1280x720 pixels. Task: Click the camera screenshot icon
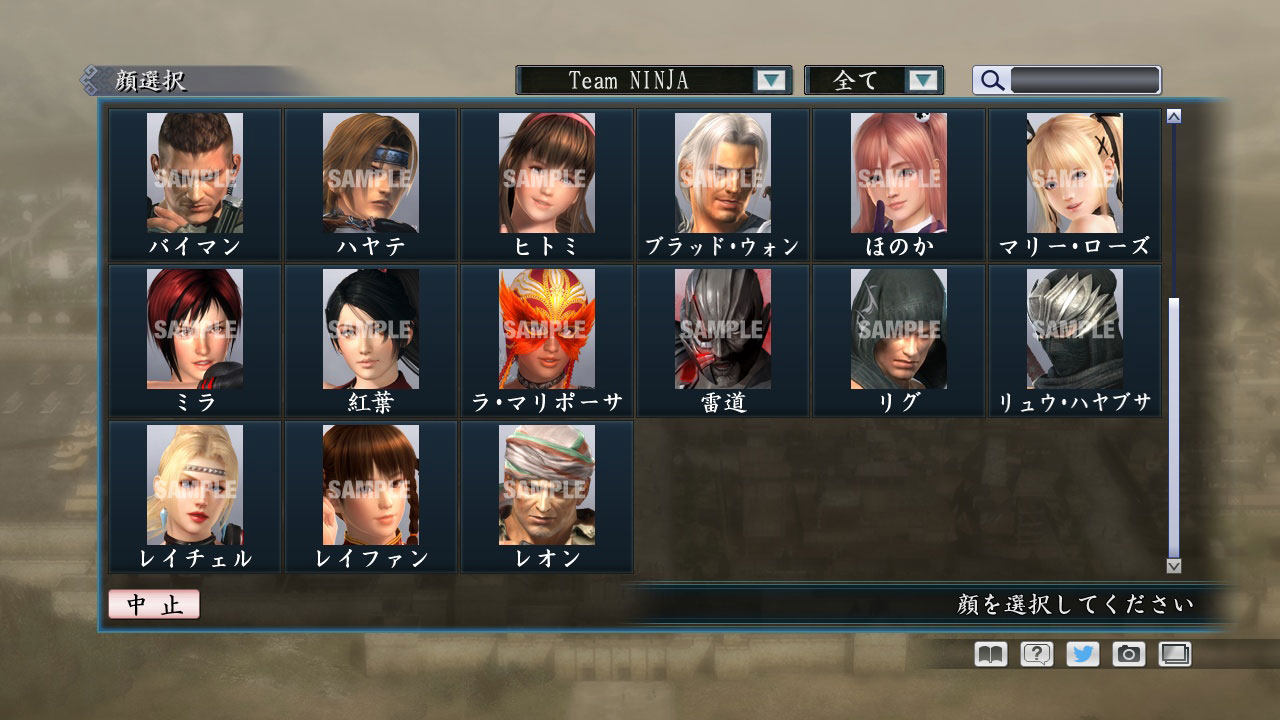[x=1128, y=654]
